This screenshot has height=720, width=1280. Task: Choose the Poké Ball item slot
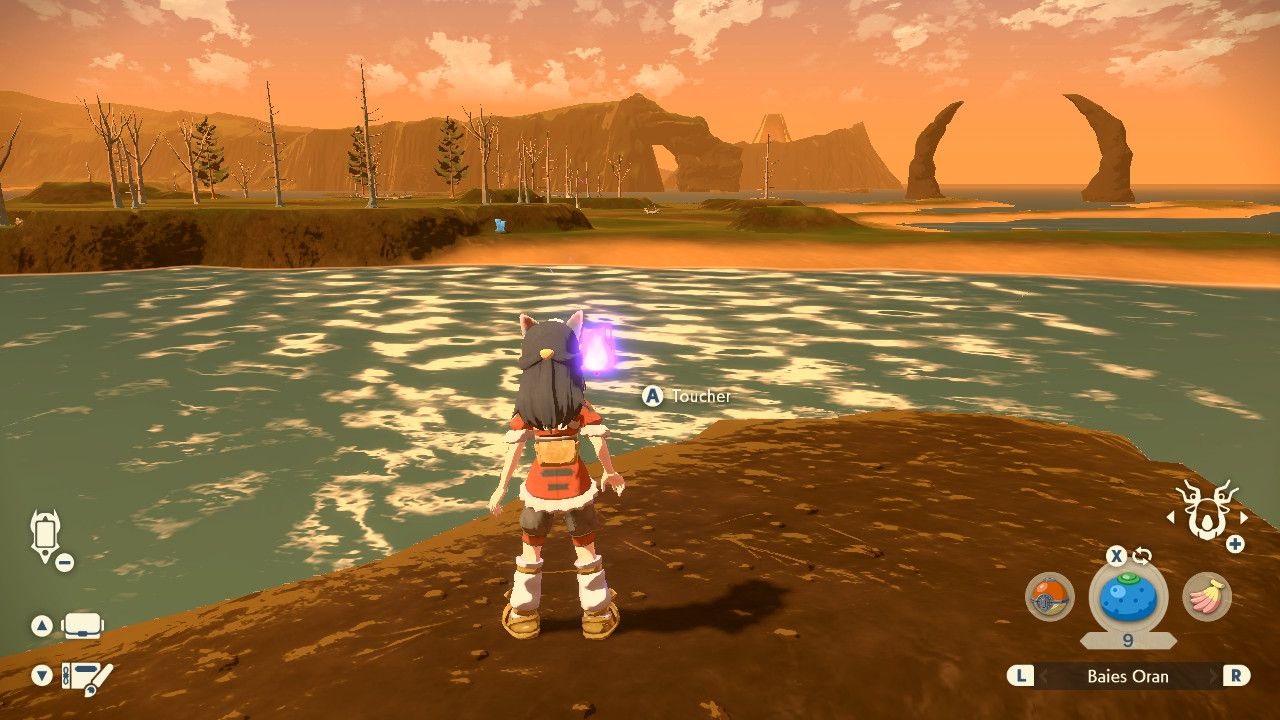tap(1050, 597)
